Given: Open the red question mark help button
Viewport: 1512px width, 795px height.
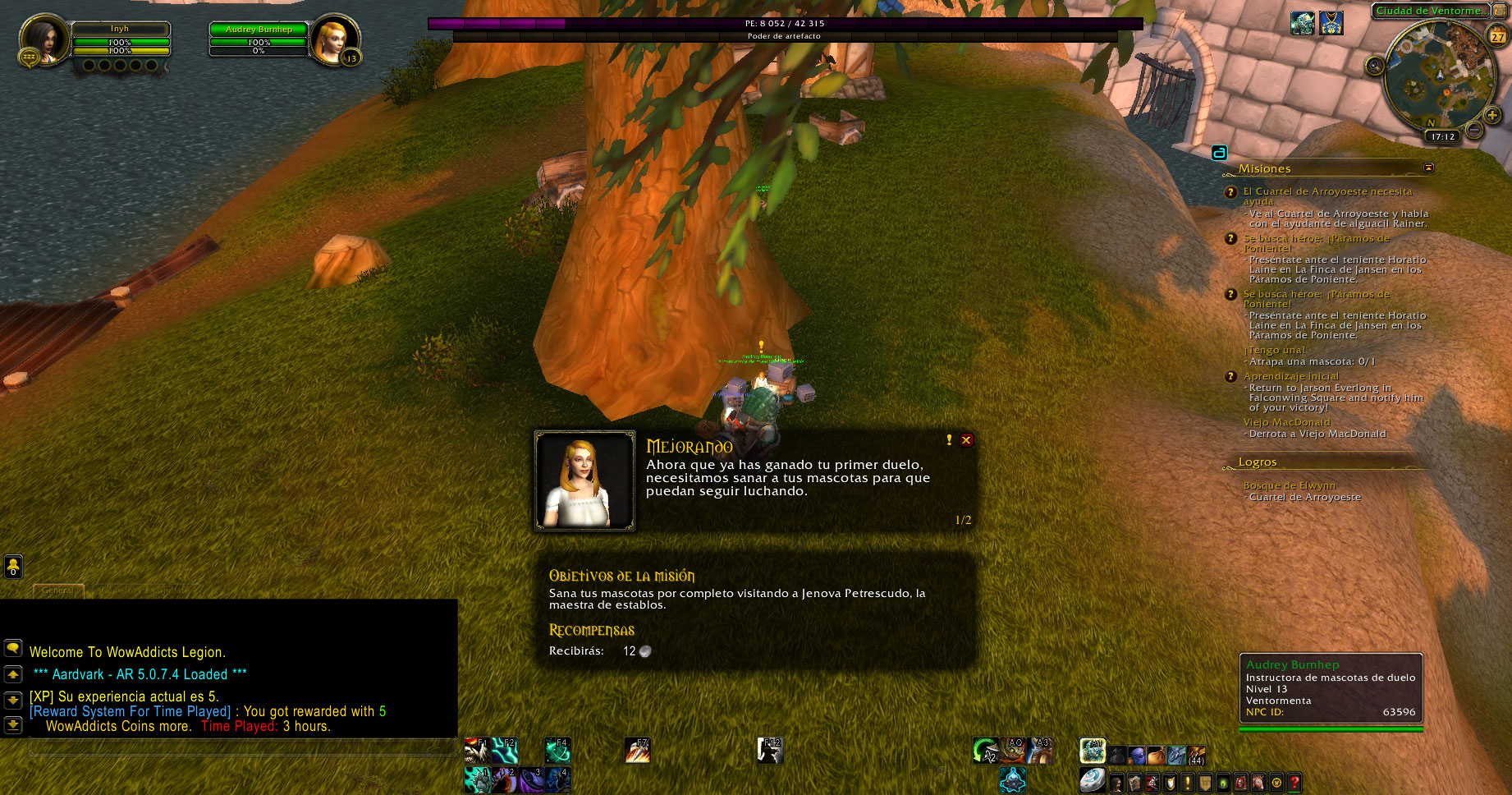Looking at the screenshot, I should click(x=1294, y=783).
